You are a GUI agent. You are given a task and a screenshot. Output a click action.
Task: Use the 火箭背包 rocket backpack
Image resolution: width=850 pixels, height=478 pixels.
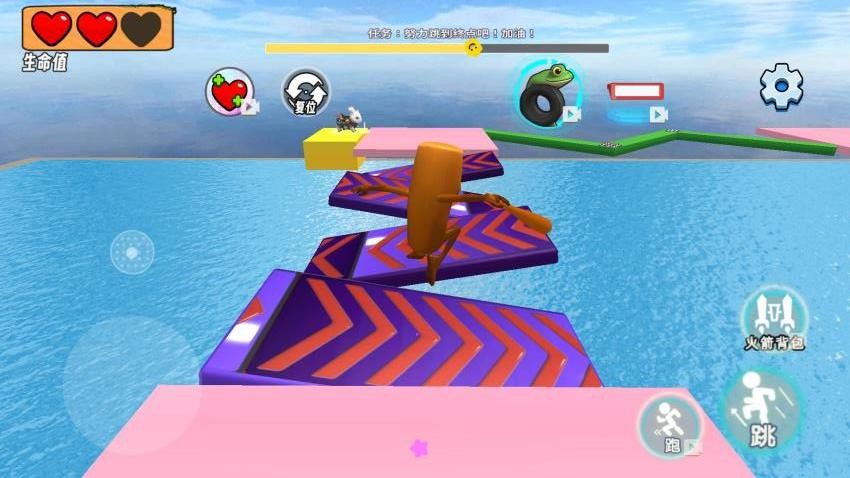click(x=774, y=318)
